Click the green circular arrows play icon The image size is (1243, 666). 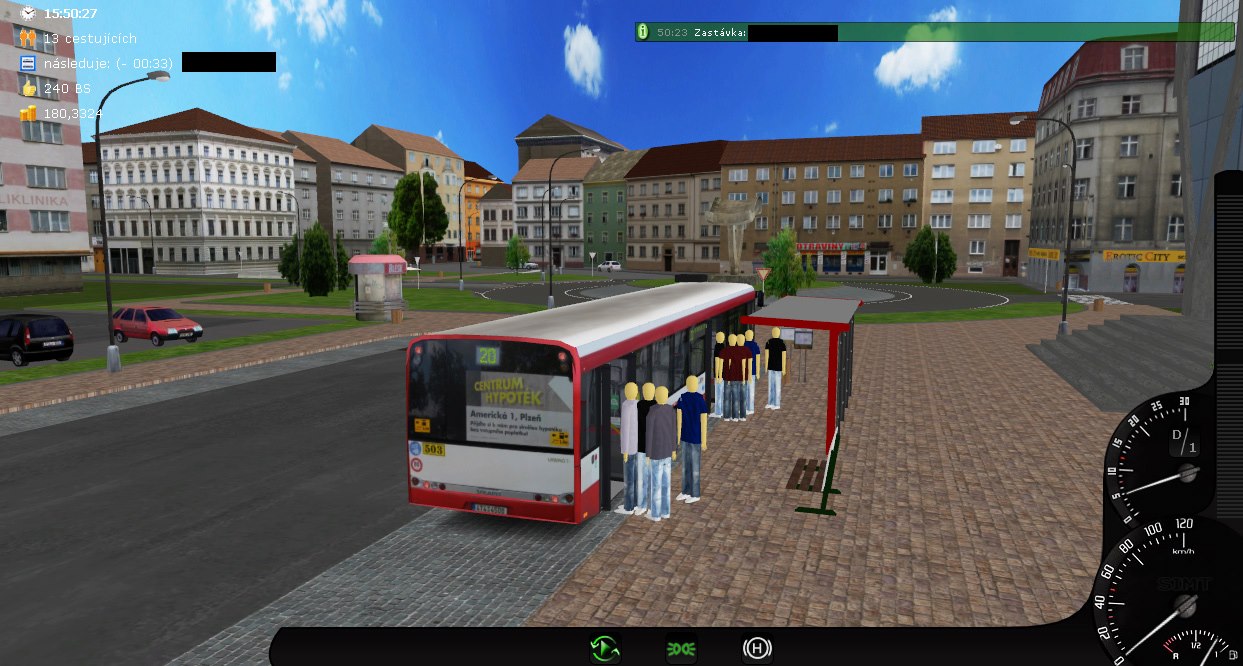coord(605,649)
